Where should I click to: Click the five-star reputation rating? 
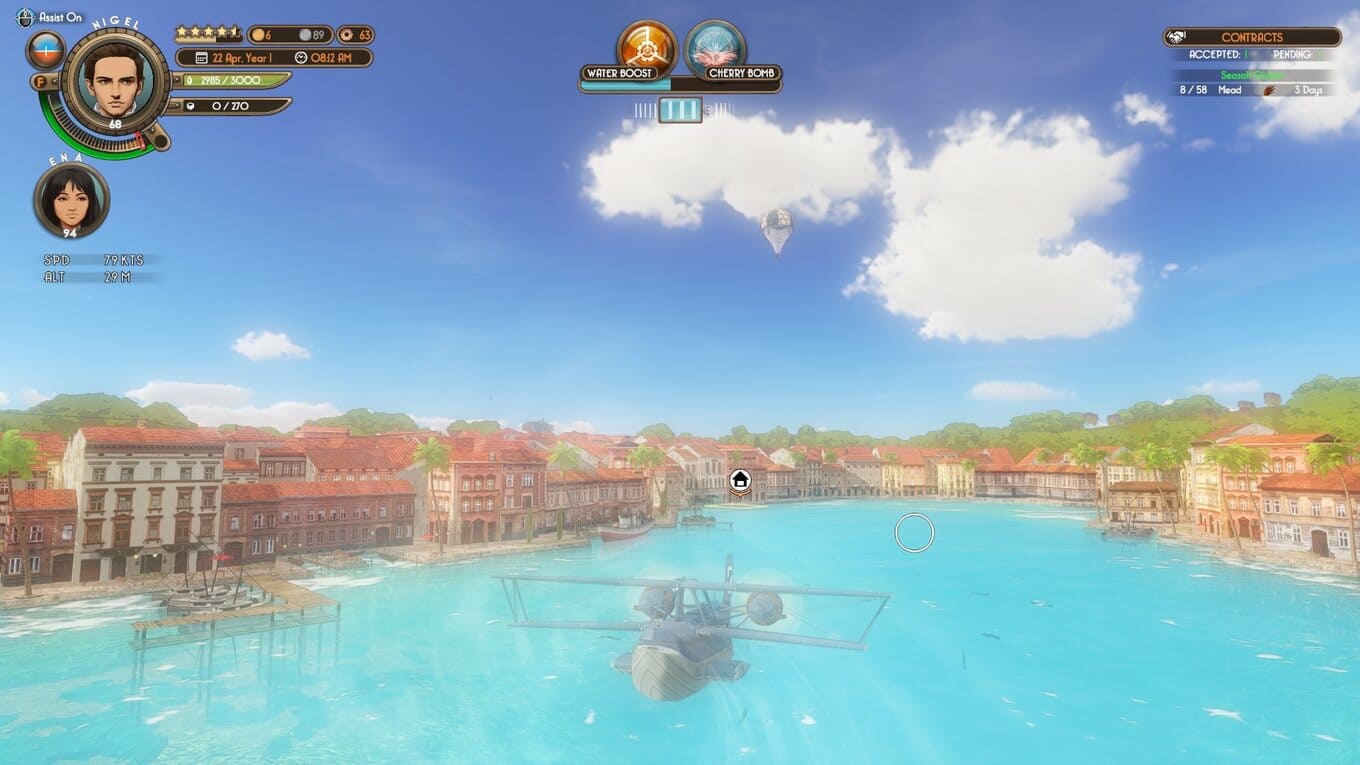coord(208,33)
